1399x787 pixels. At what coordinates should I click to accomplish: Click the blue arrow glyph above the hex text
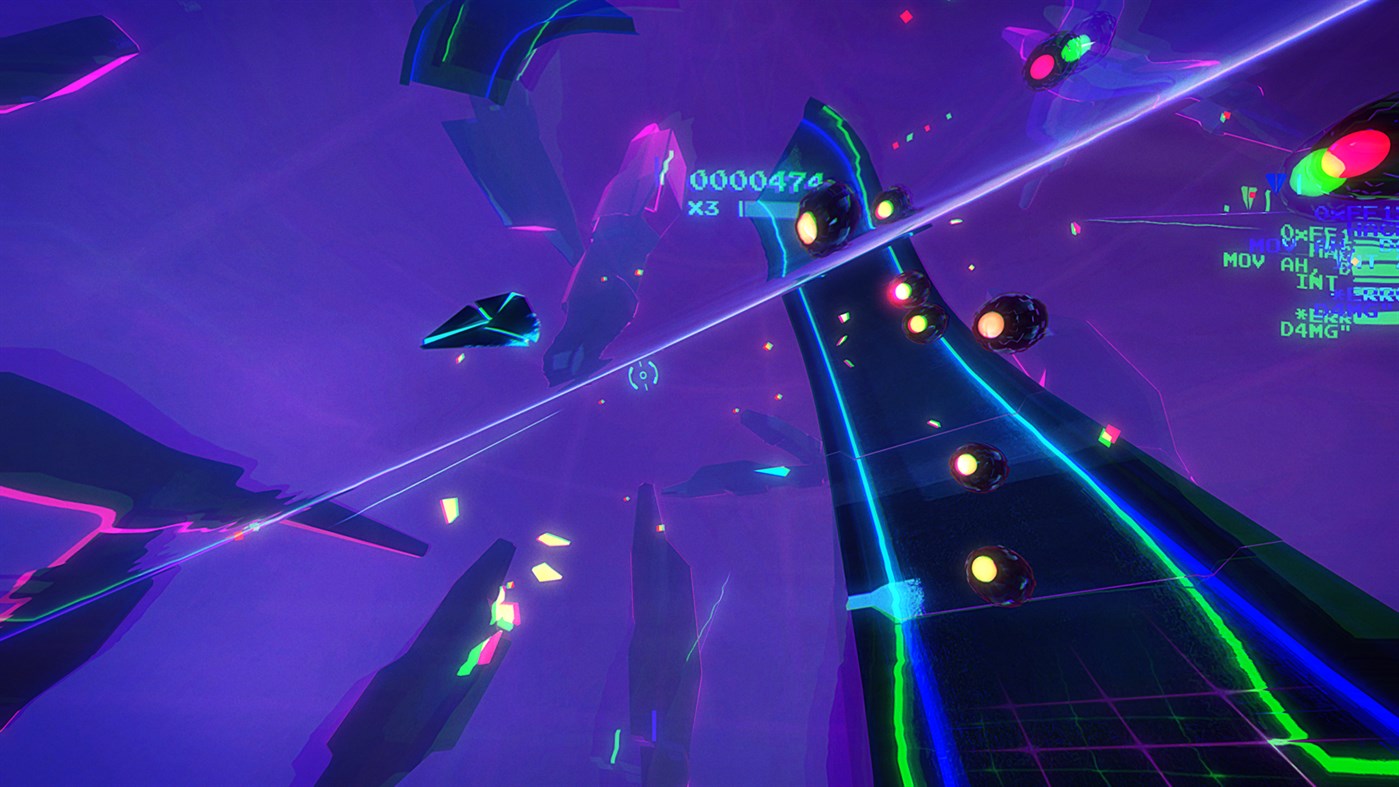[x=1273, y=180]
